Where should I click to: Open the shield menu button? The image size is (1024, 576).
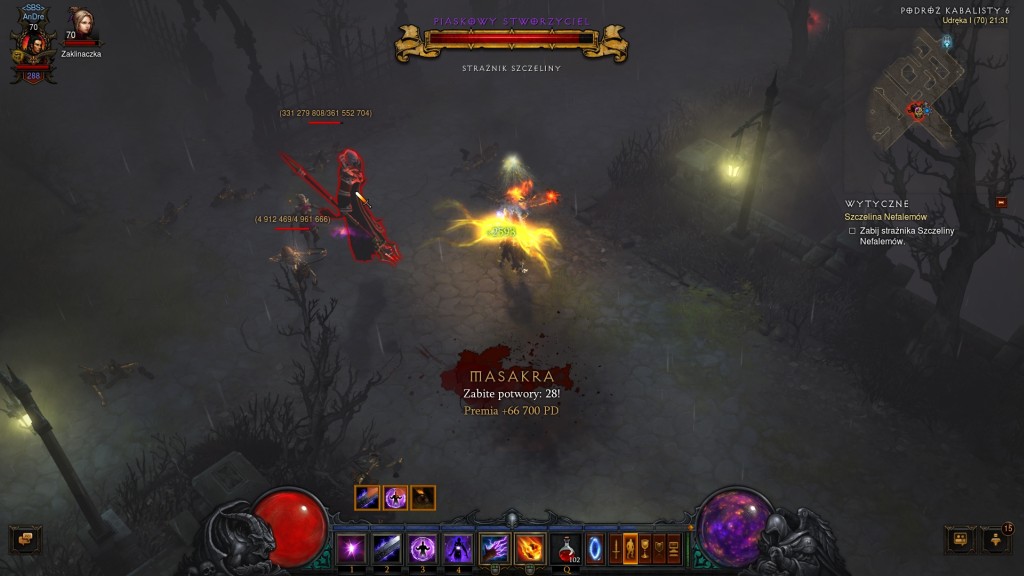point(660,548)
